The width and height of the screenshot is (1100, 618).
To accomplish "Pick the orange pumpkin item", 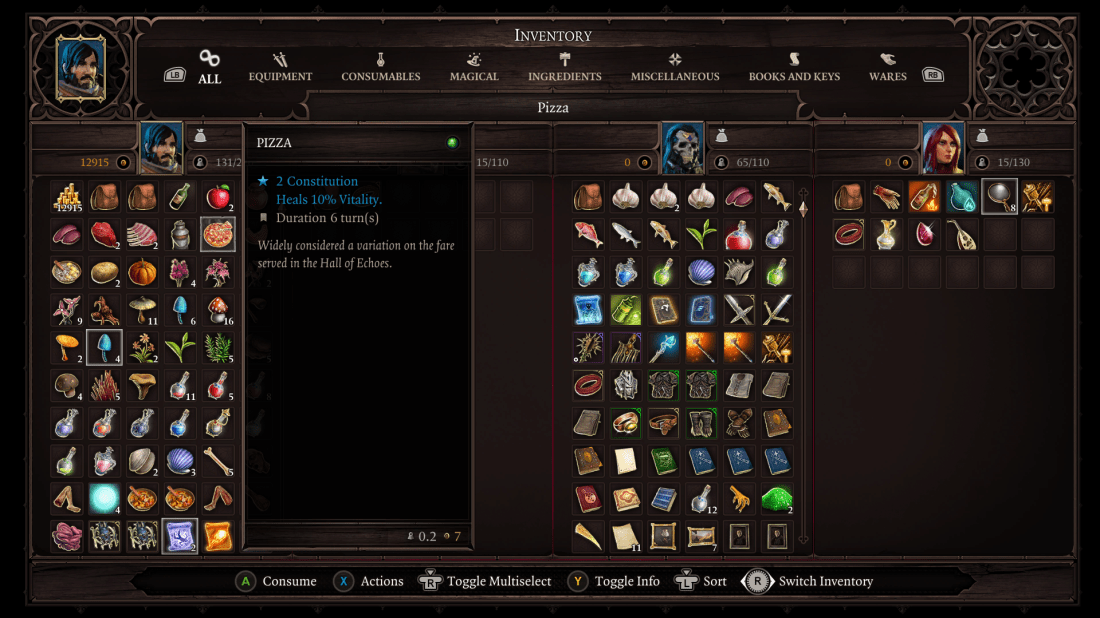I will (142, 272).
